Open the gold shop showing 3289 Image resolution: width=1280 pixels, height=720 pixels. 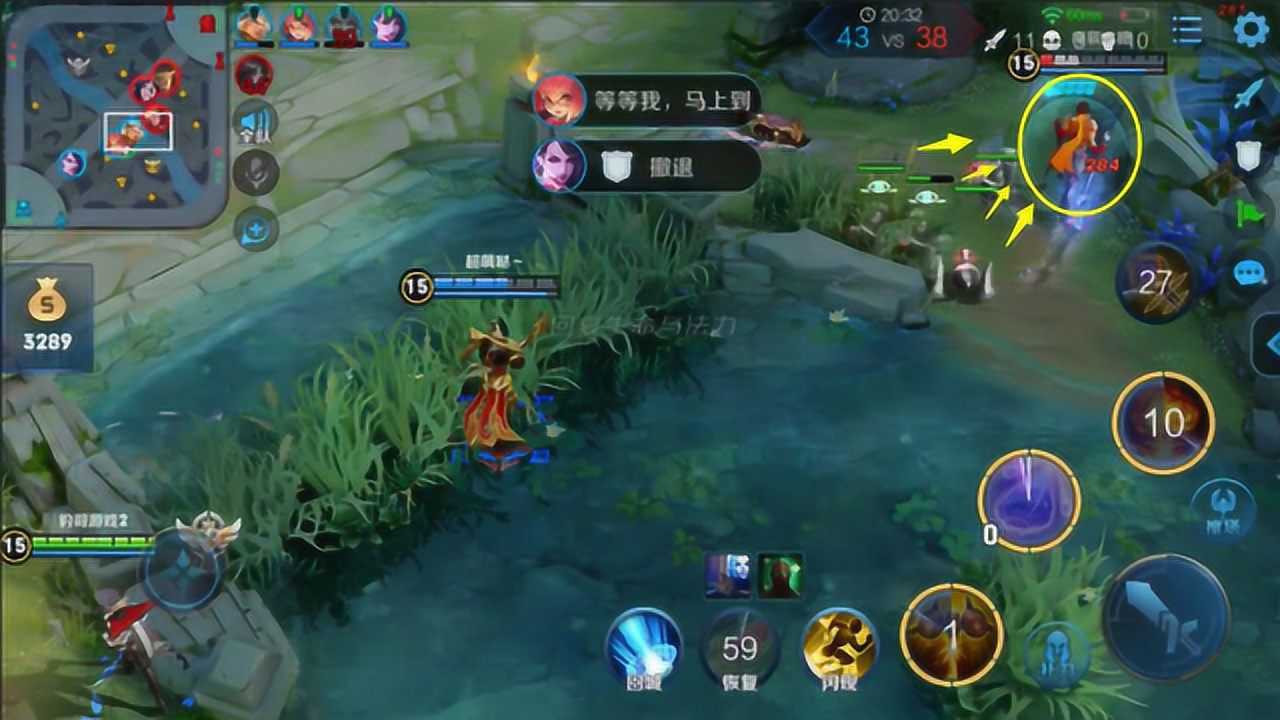click(x=48, y=316)
